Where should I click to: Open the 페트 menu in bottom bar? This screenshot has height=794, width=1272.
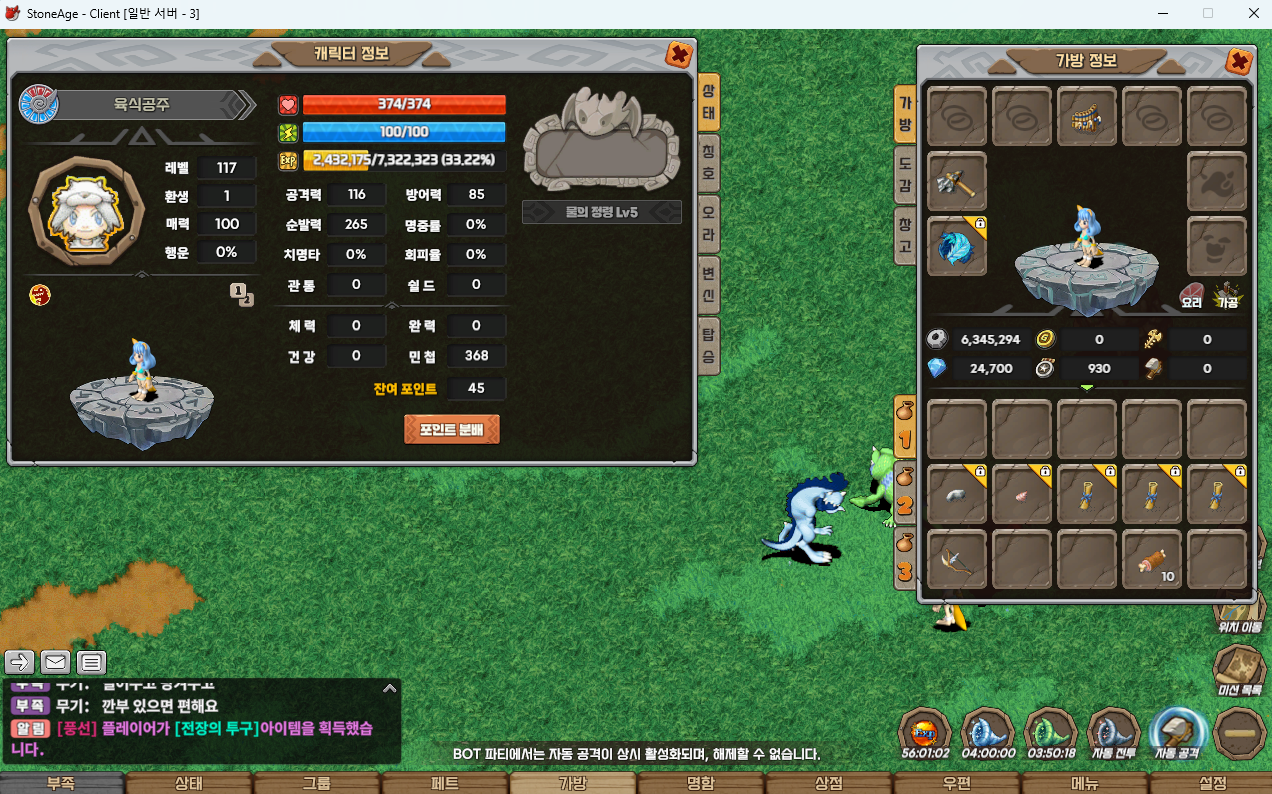point(445,784)
